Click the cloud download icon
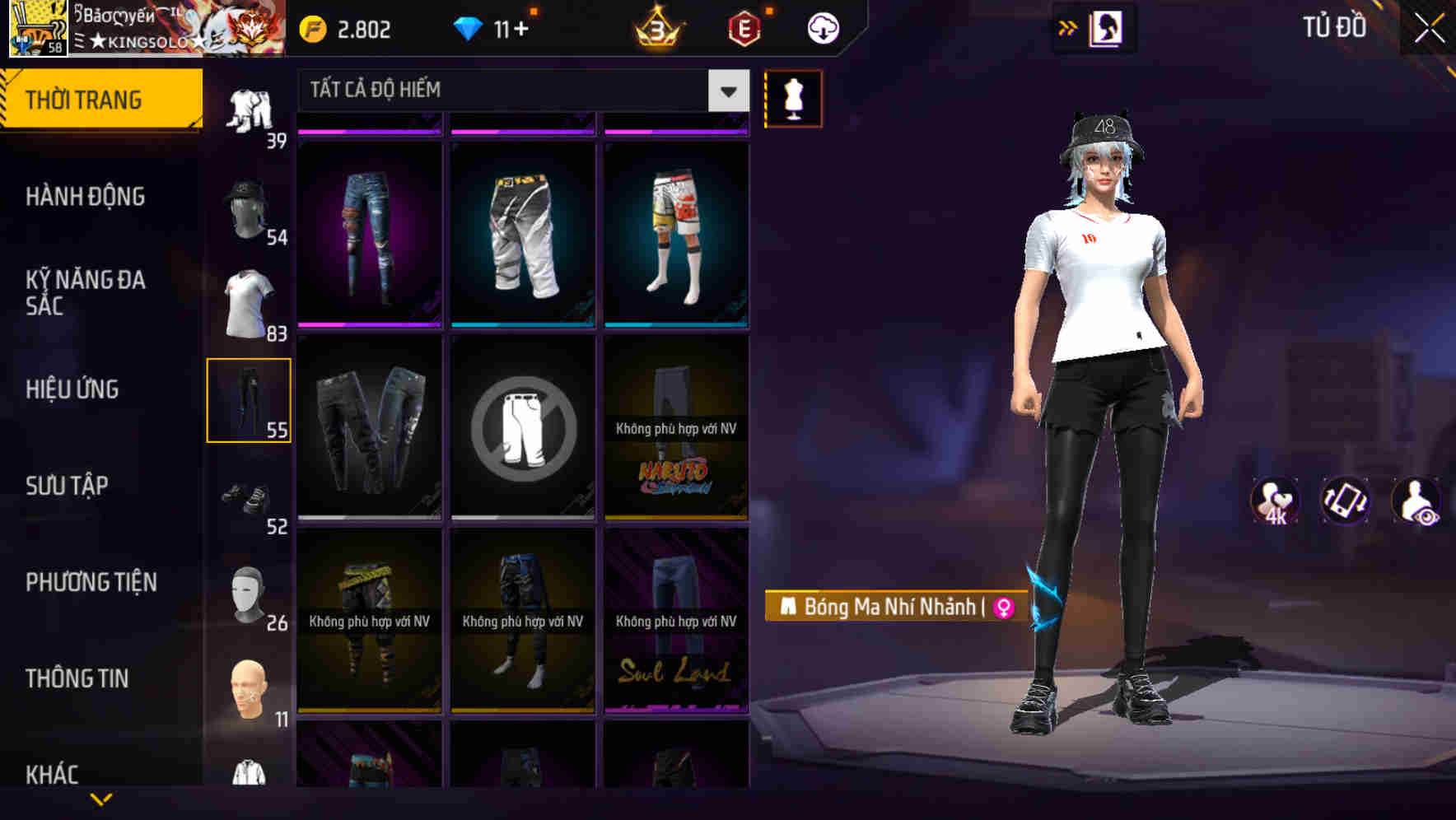This screenshot has width=1456, height=820. (x=821, y=27)
